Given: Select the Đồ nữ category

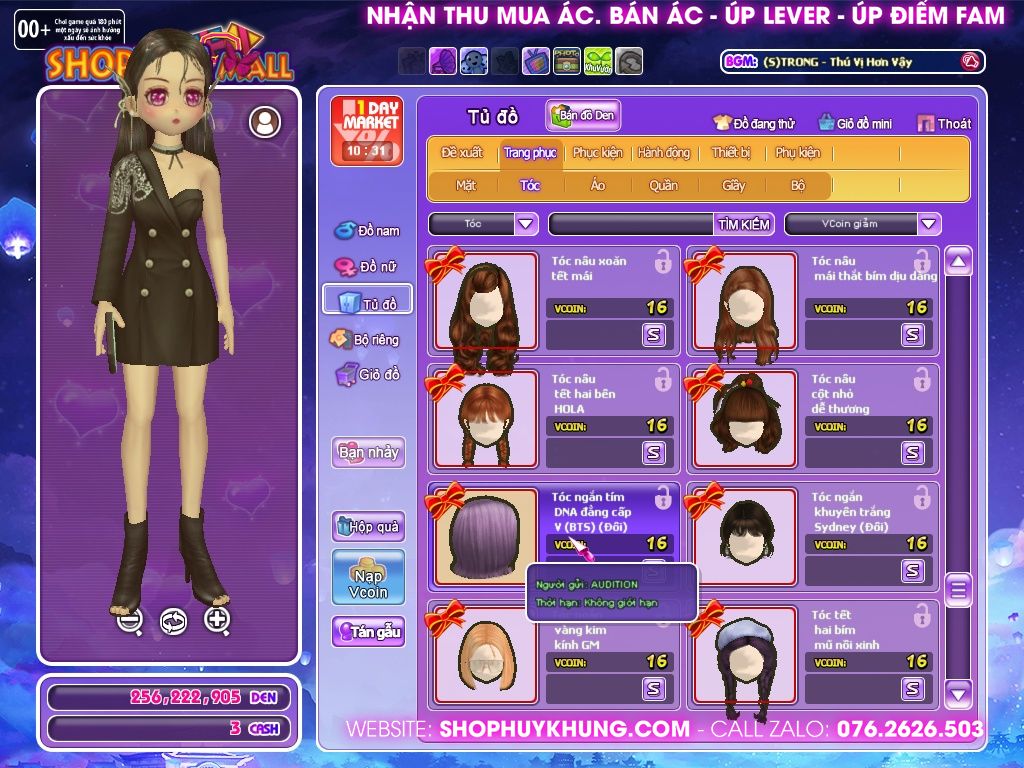Looking at the screenshot, I should [367, 267].
